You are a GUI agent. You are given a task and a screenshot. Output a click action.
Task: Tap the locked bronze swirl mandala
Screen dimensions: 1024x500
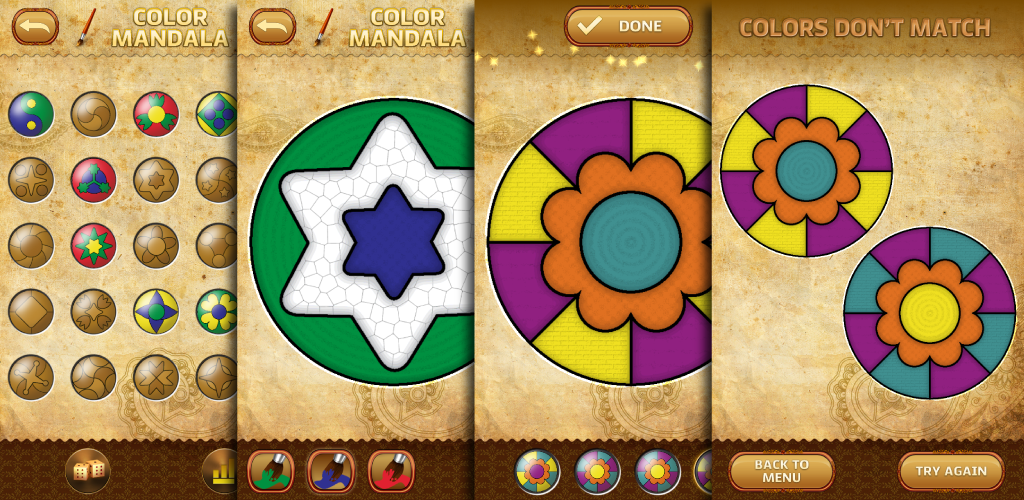coord(93,114)
